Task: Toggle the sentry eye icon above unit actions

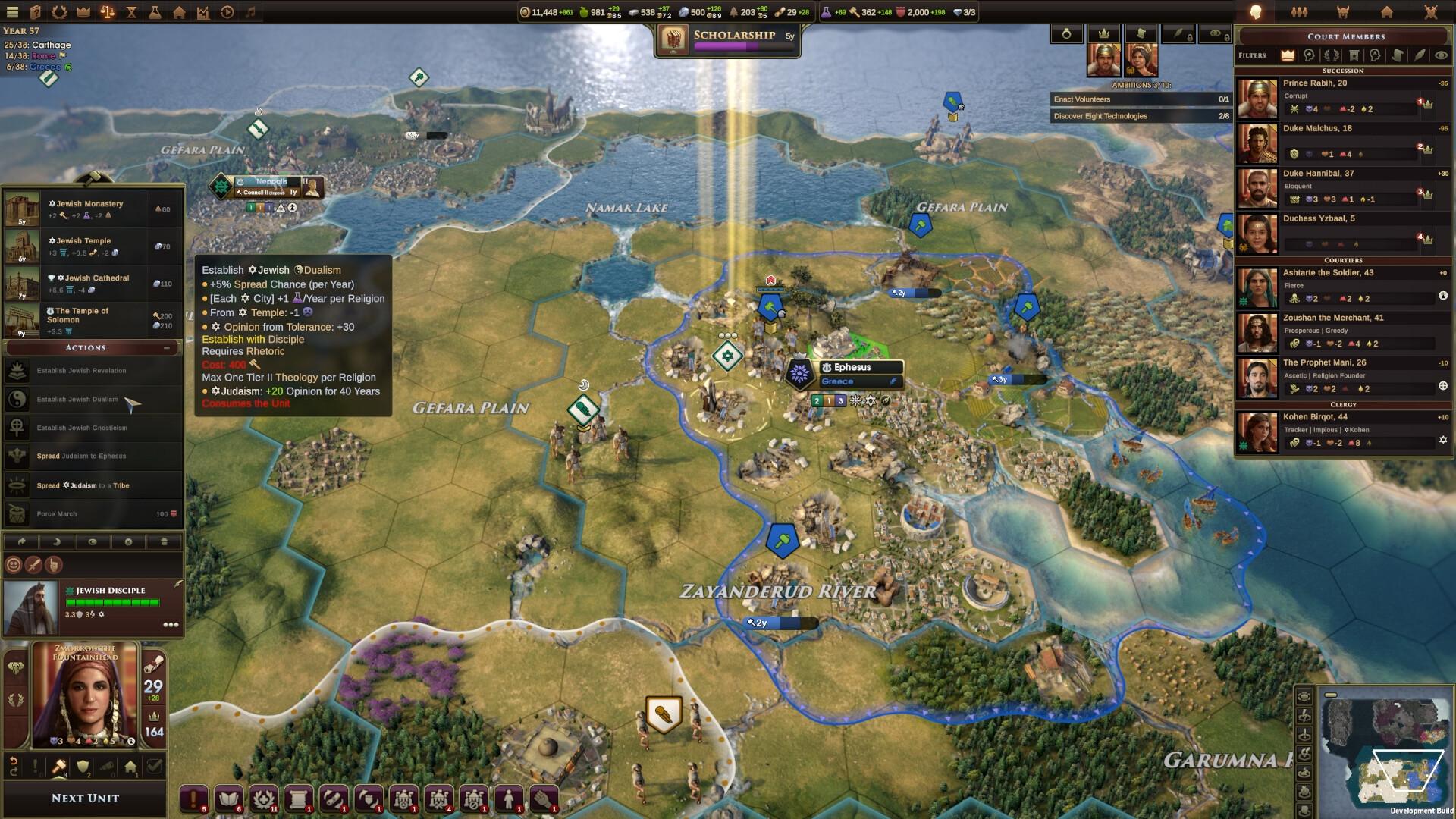Action: pyautogui.click(x=93, y=542)
